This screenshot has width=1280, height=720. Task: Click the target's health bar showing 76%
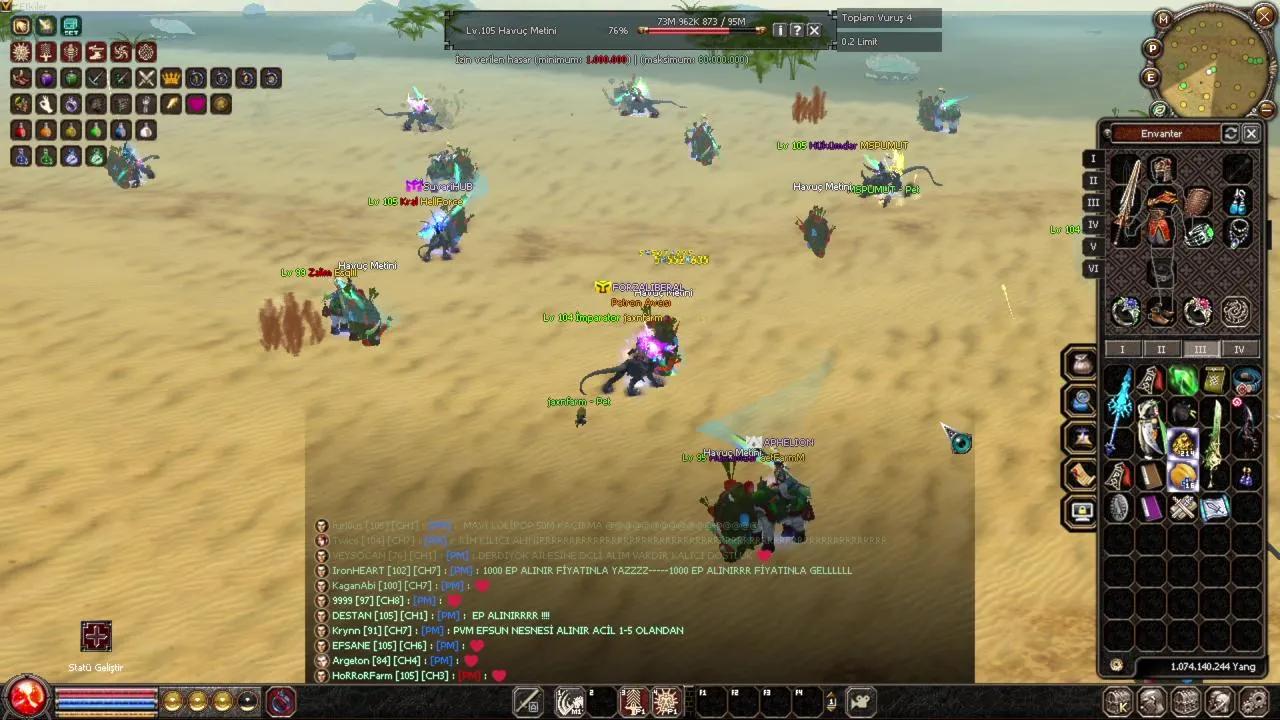700,30
